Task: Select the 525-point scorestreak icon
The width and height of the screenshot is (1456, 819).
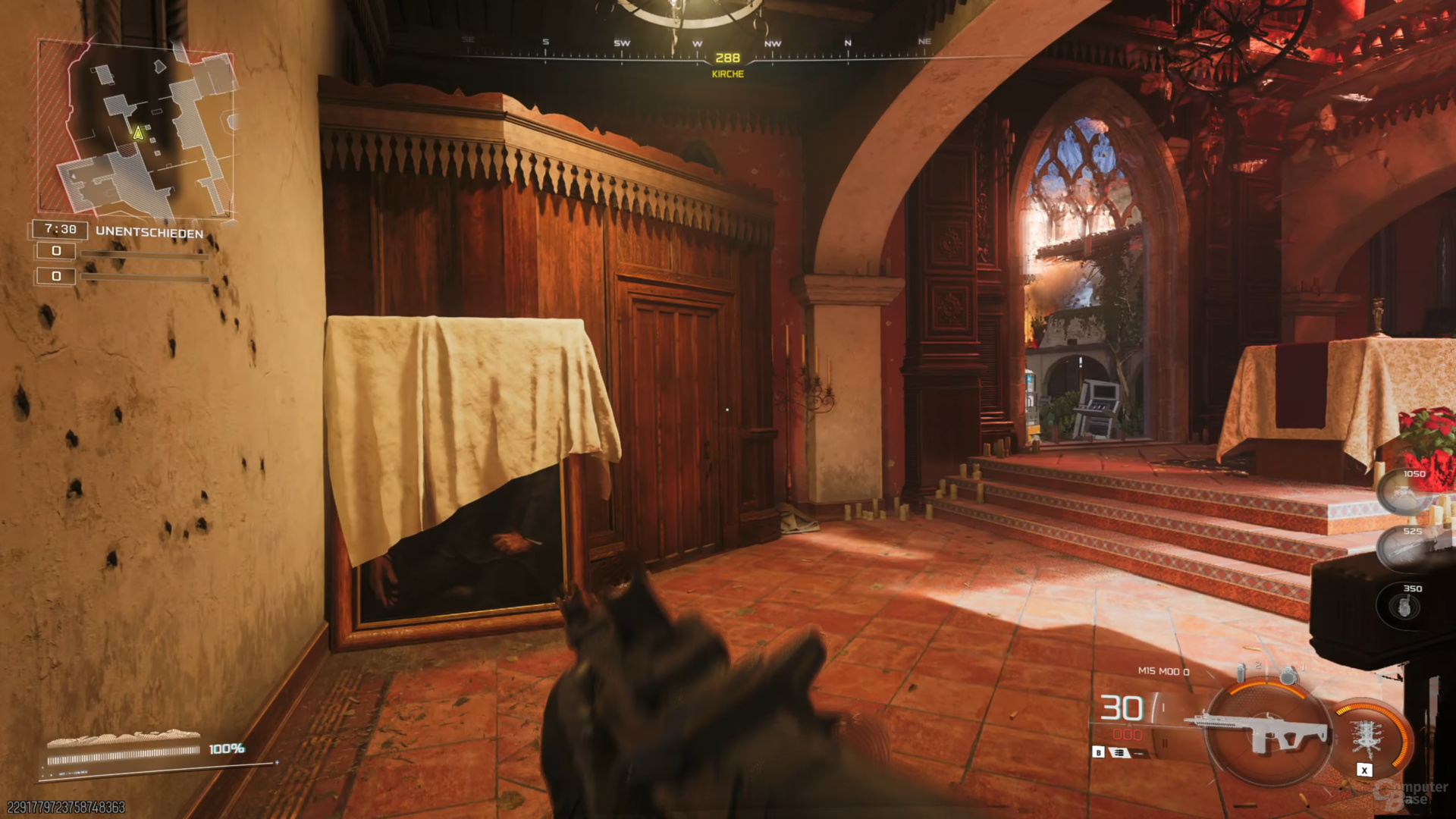Action: pos(1403,548)
